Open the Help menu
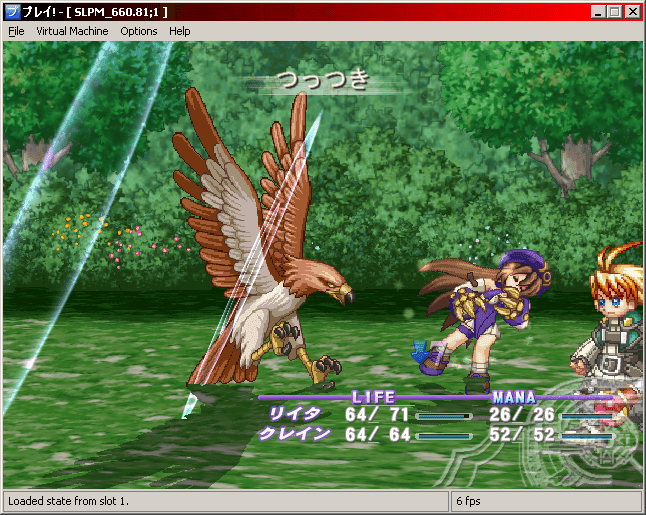Screen dimensions: 646x515 coord(180,31)
